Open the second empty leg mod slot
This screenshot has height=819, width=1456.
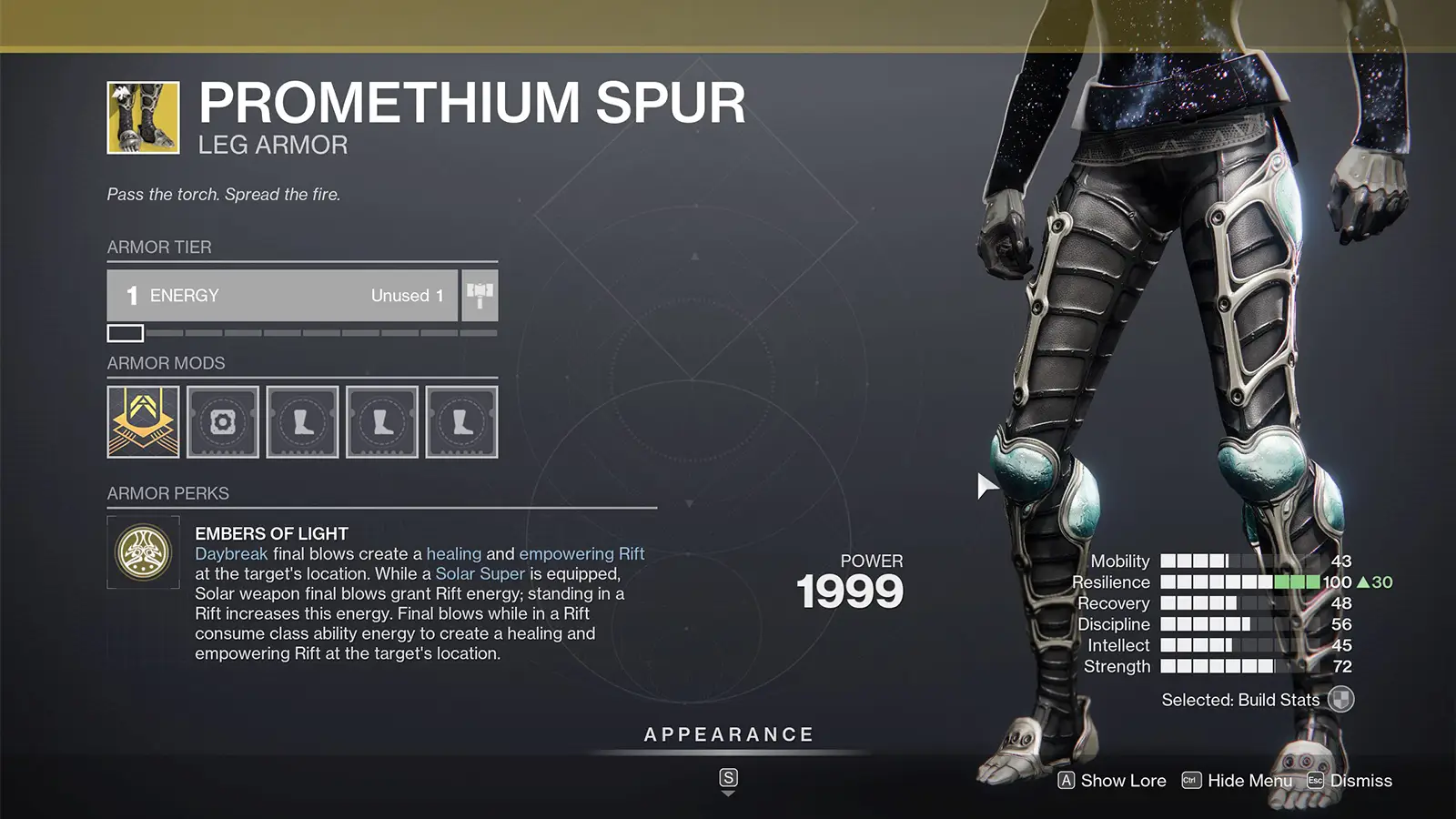coord(382,422)
